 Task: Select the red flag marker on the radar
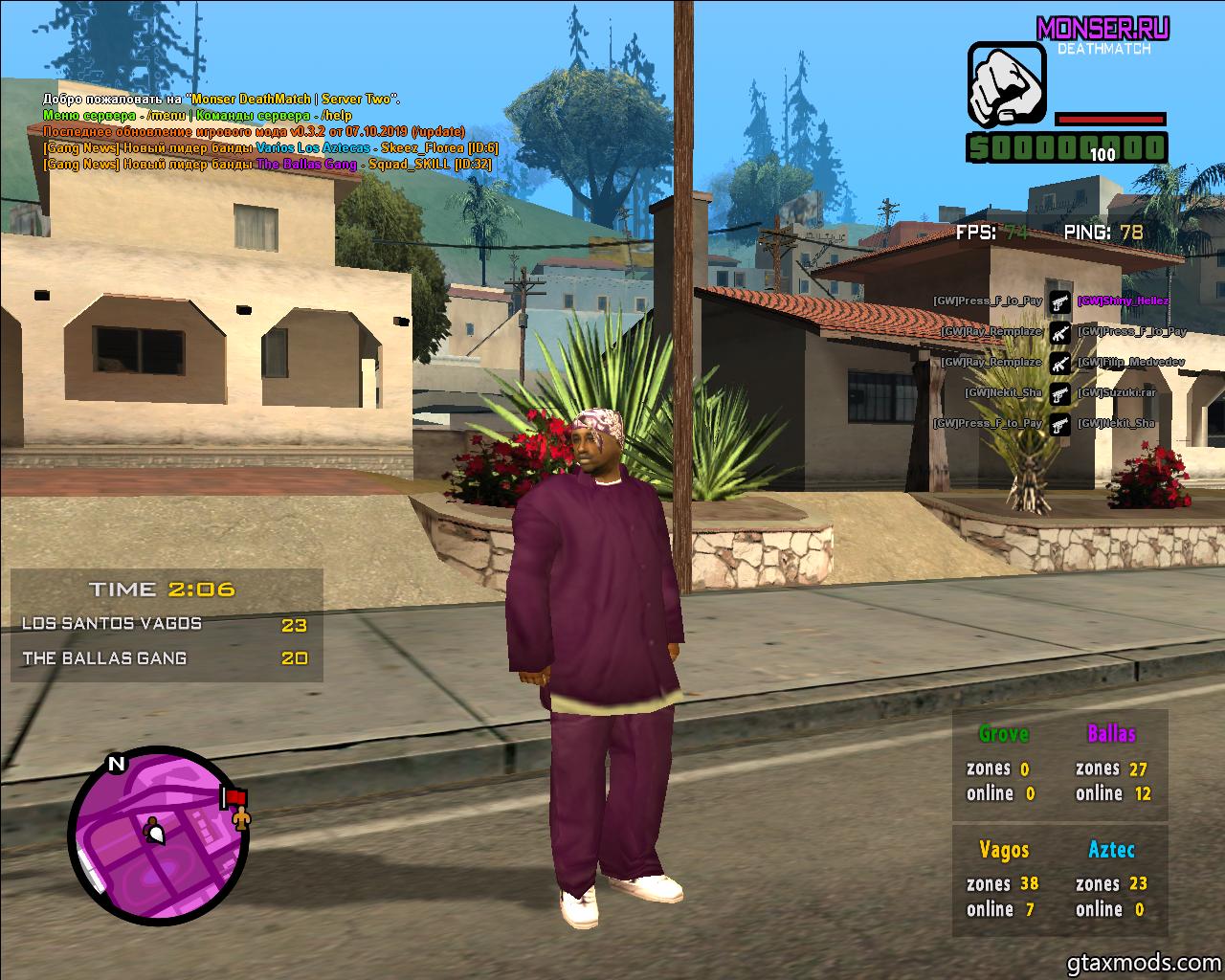(234, 796)
